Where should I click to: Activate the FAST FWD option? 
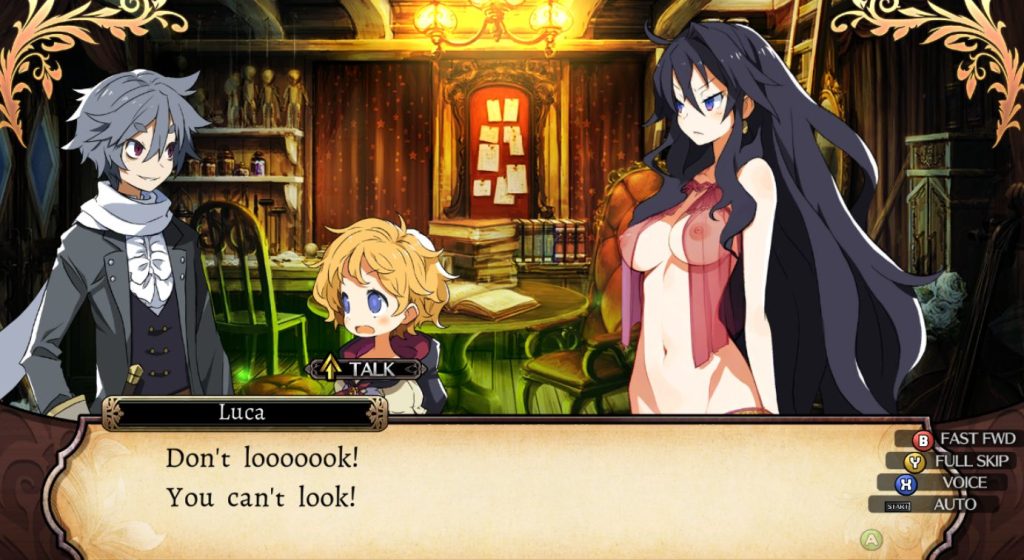965,439
